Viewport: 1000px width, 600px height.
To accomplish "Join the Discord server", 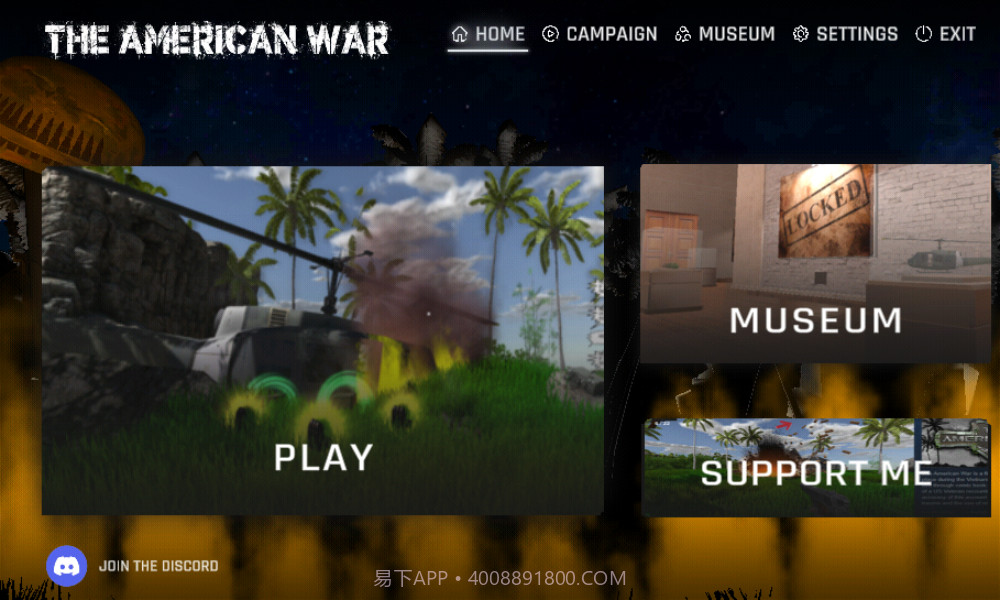I will coord(132,566).
